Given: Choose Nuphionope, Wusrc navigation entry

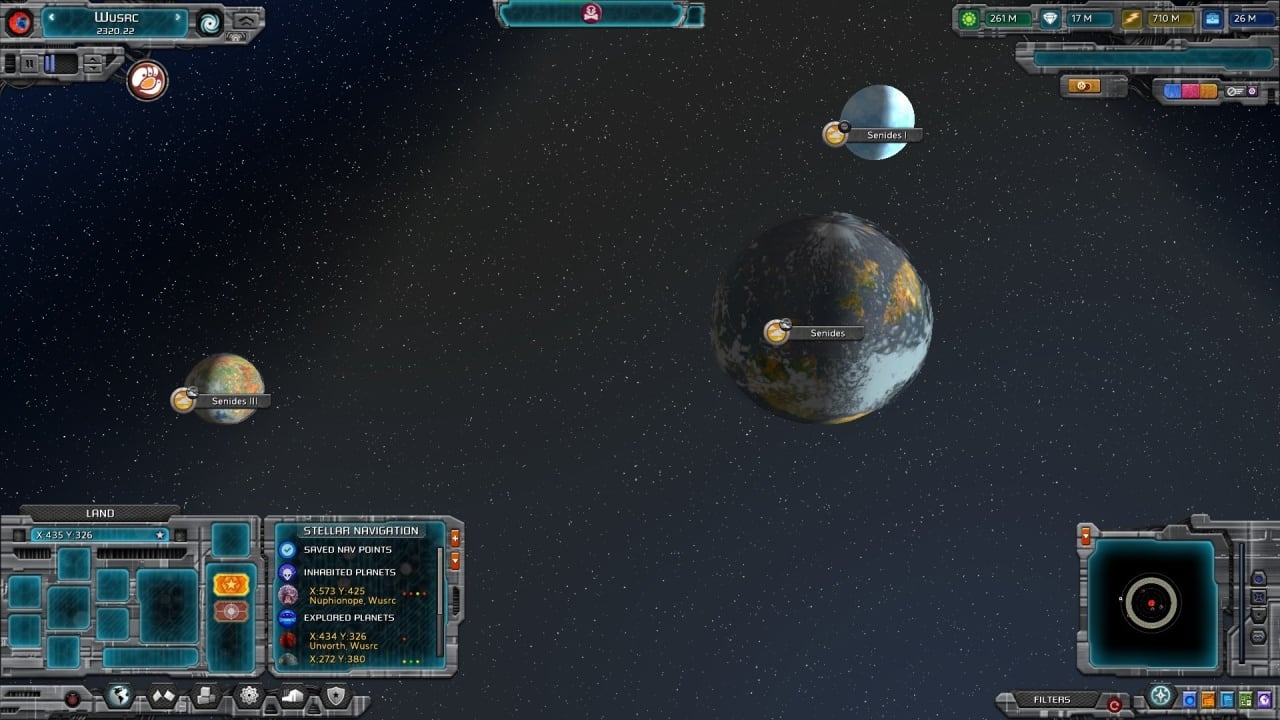Looking at the screenshot, I should pos(352,595).
